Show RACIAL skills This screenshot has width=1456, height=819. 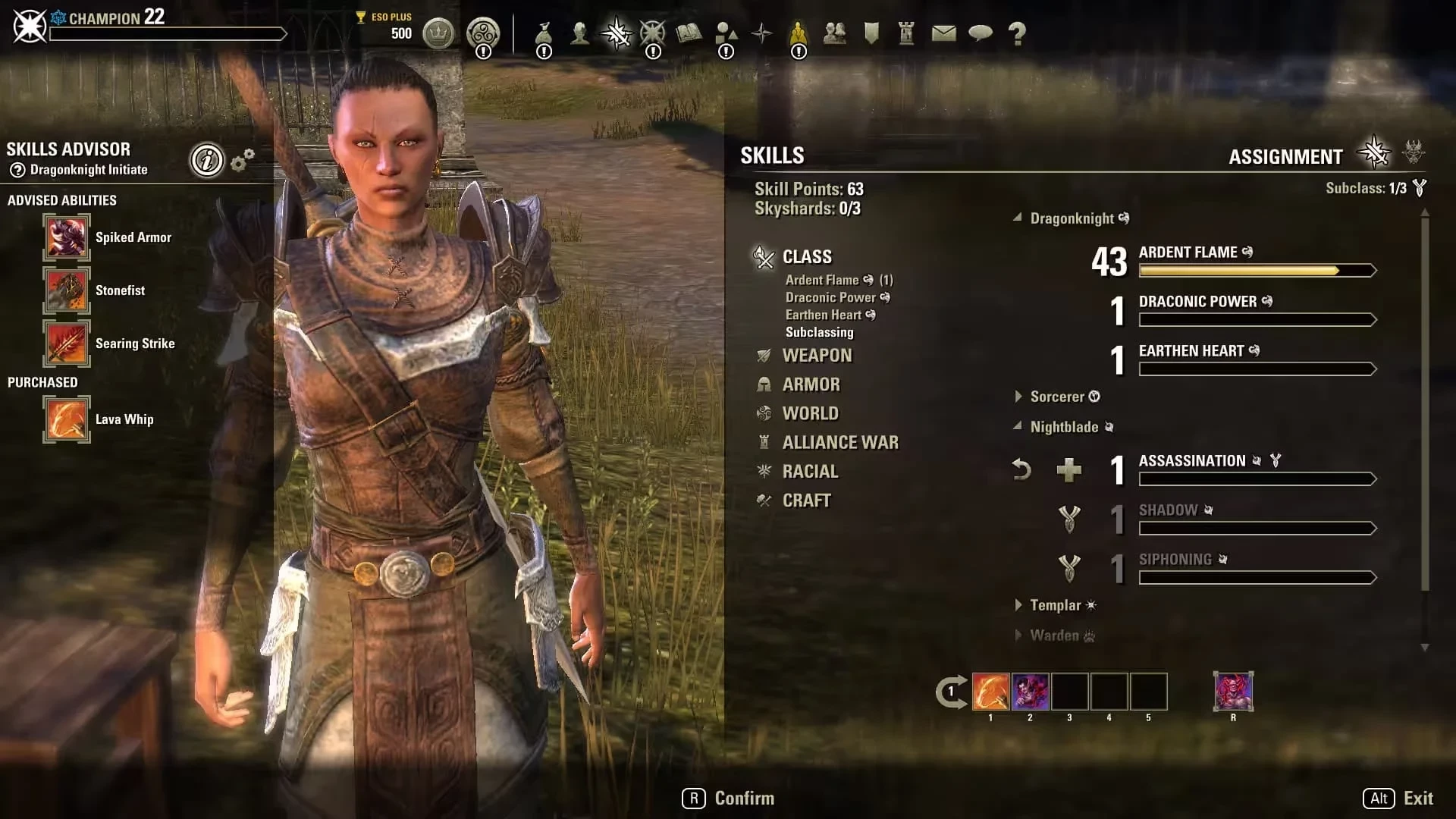pos(810,472)
